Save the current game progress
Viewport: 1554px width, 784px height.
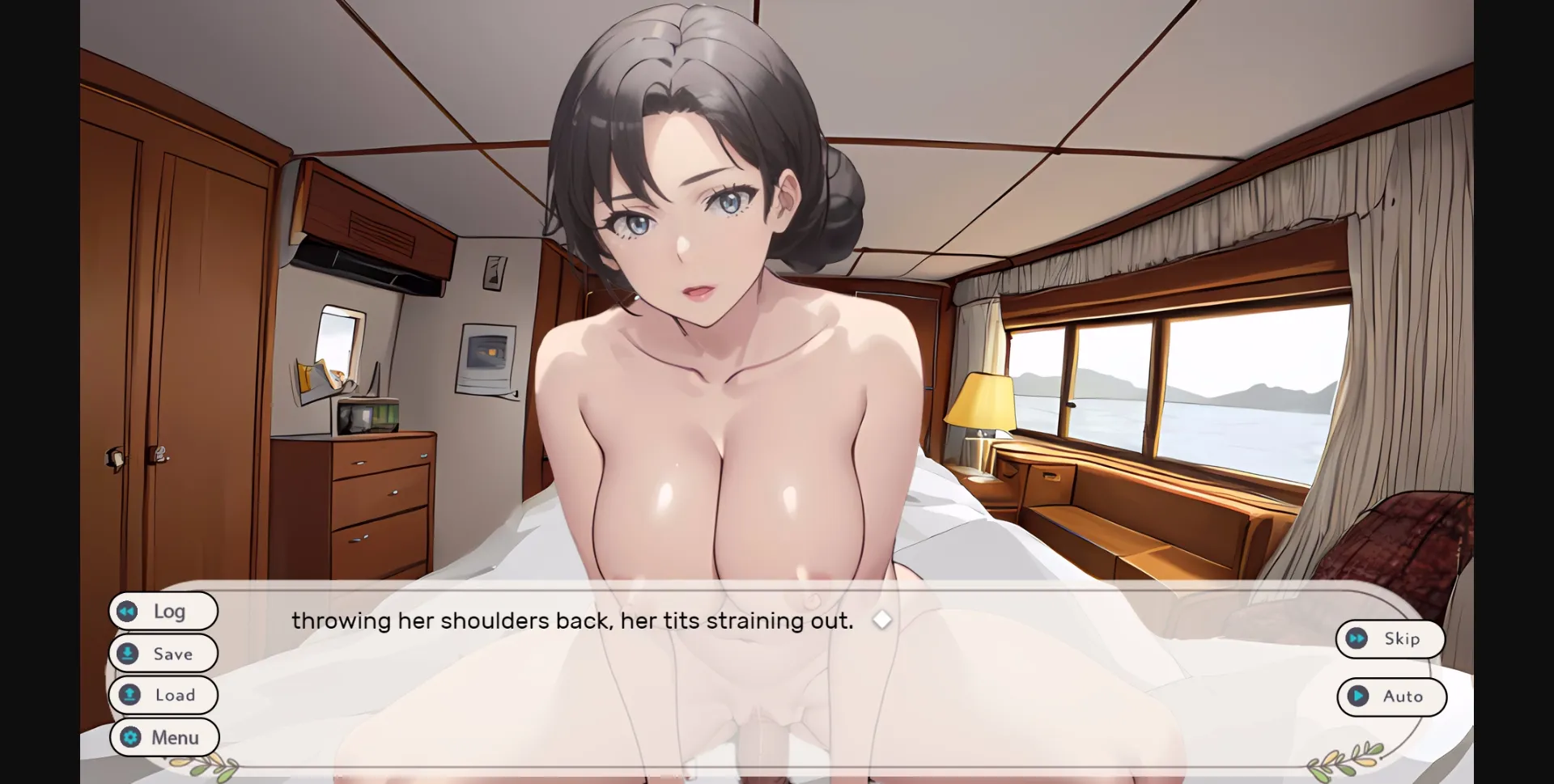(x=163, y=653)
